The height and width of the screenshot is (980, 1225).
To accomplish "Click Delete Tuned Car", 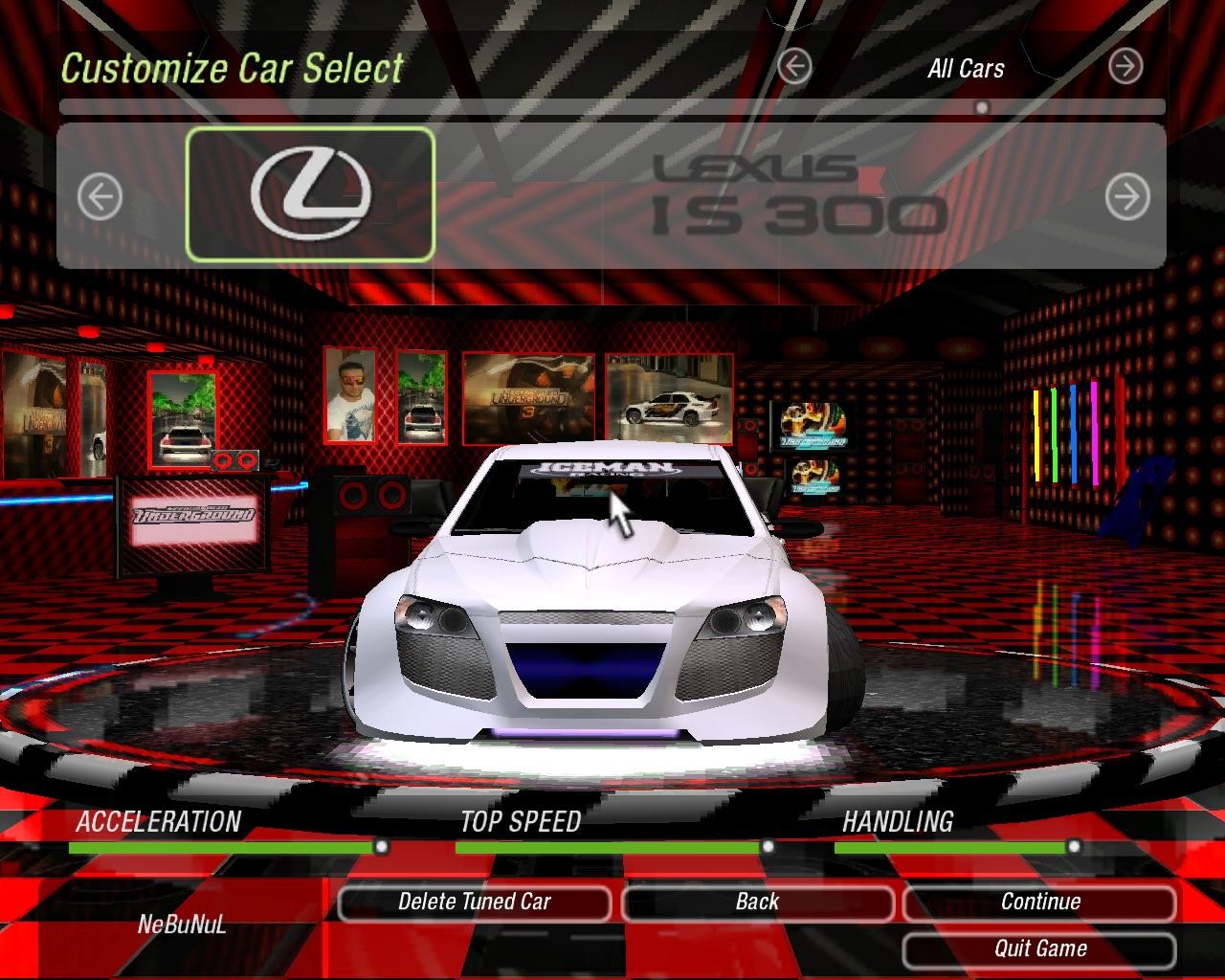I will 476,902.
